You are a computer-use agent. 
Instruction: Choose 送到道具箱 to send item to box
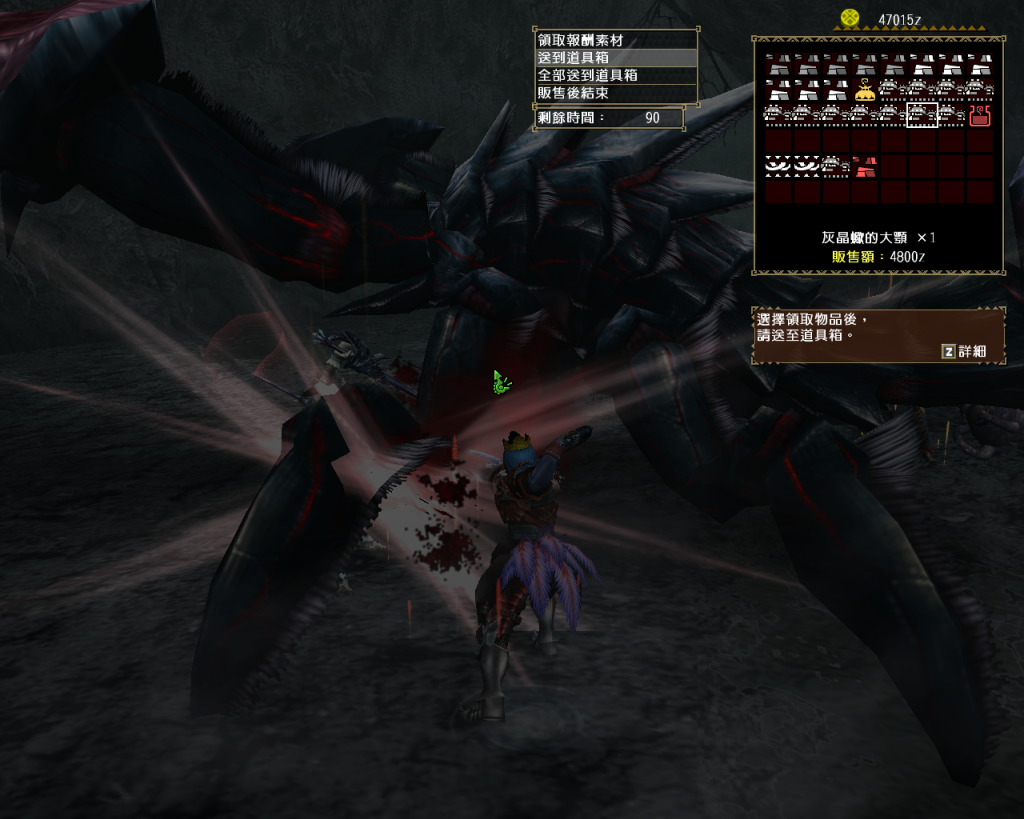(615, 58)
